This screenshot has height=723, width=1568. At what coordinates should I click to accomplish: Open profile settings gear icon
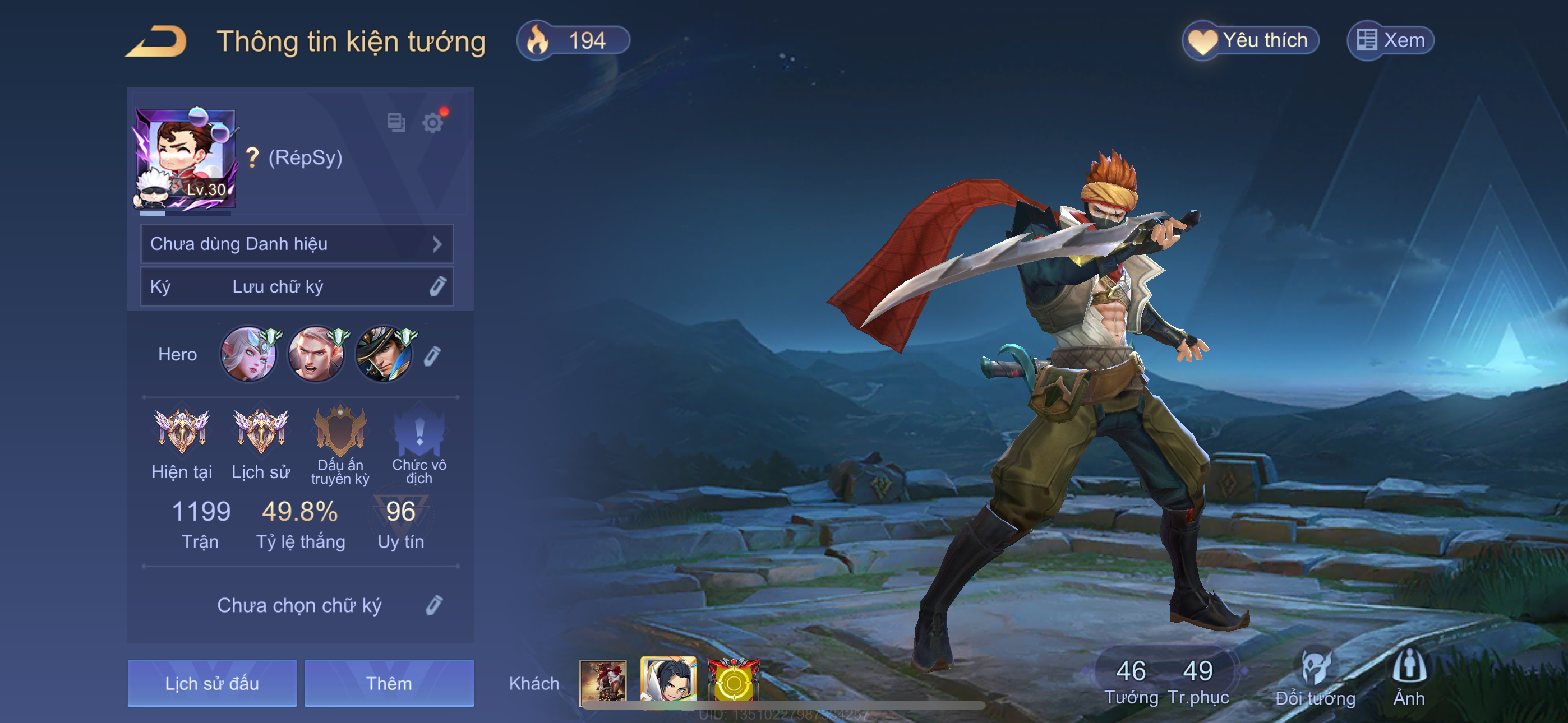(433, 123)
